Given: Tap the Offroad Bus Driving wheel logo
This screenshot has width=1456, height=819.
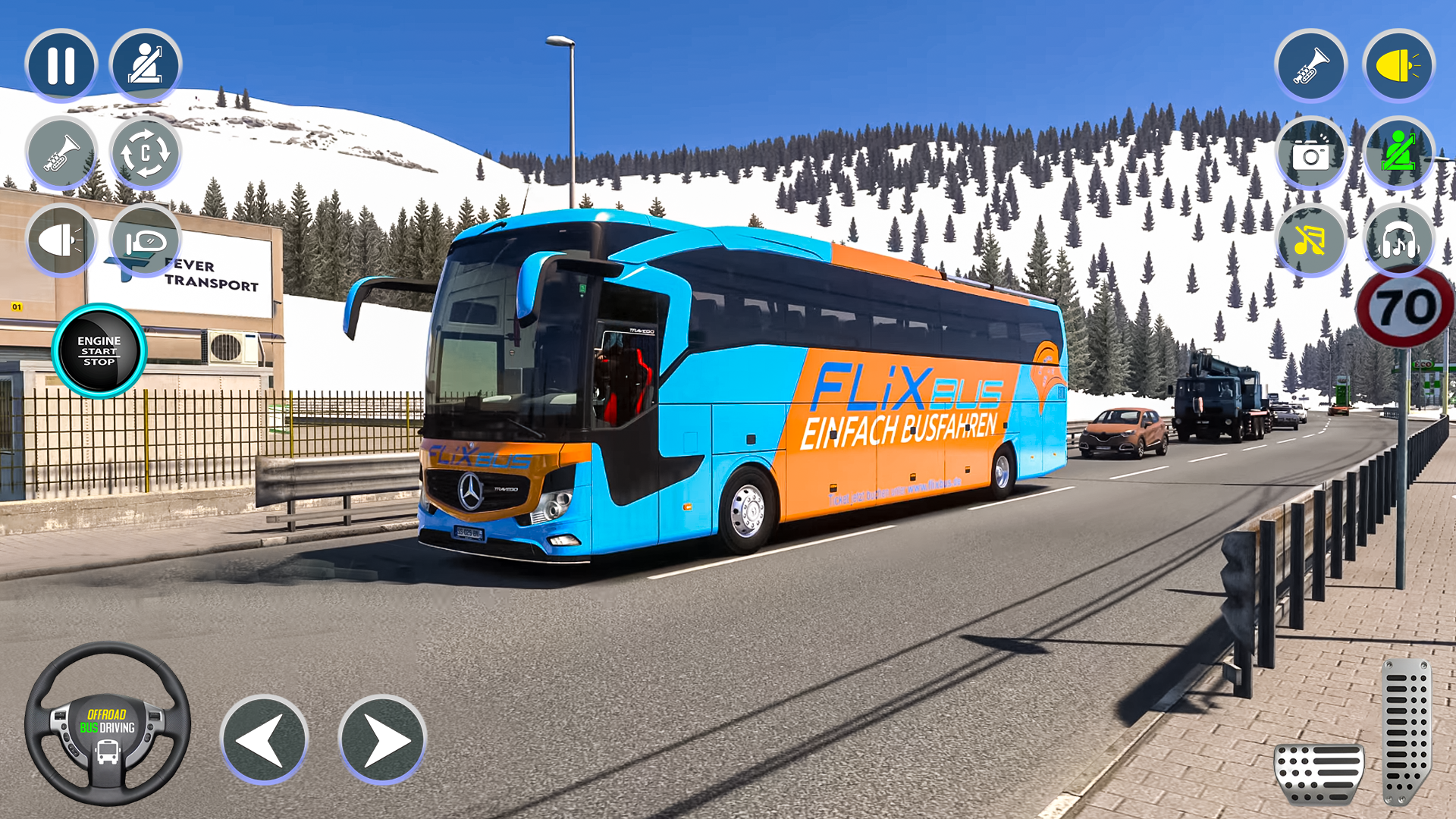Looking at the screenshot, I should tap(106, 734).
